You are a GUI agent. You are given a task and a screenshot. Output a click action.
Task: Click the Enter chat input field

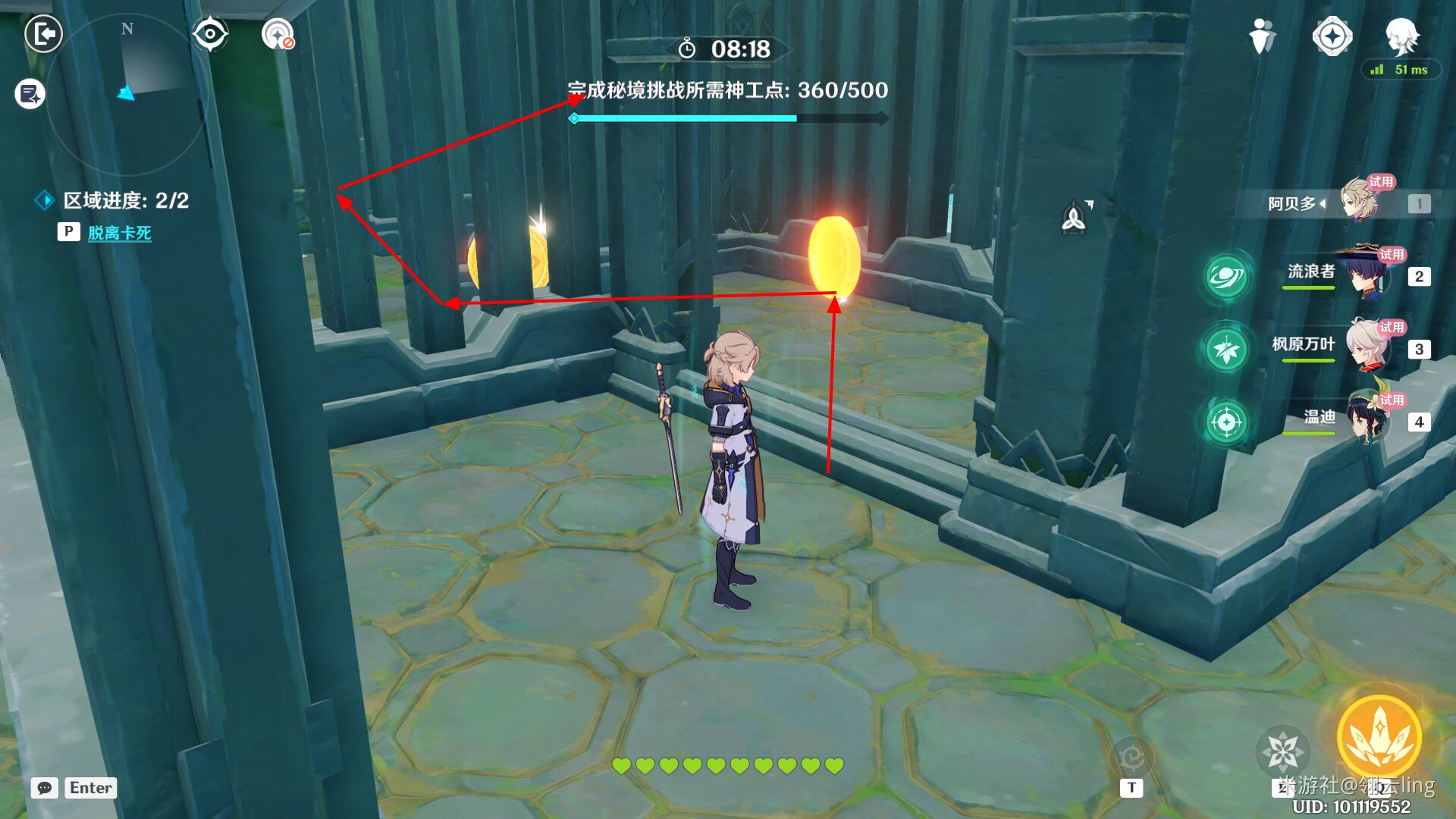click(x=90, y=788)
